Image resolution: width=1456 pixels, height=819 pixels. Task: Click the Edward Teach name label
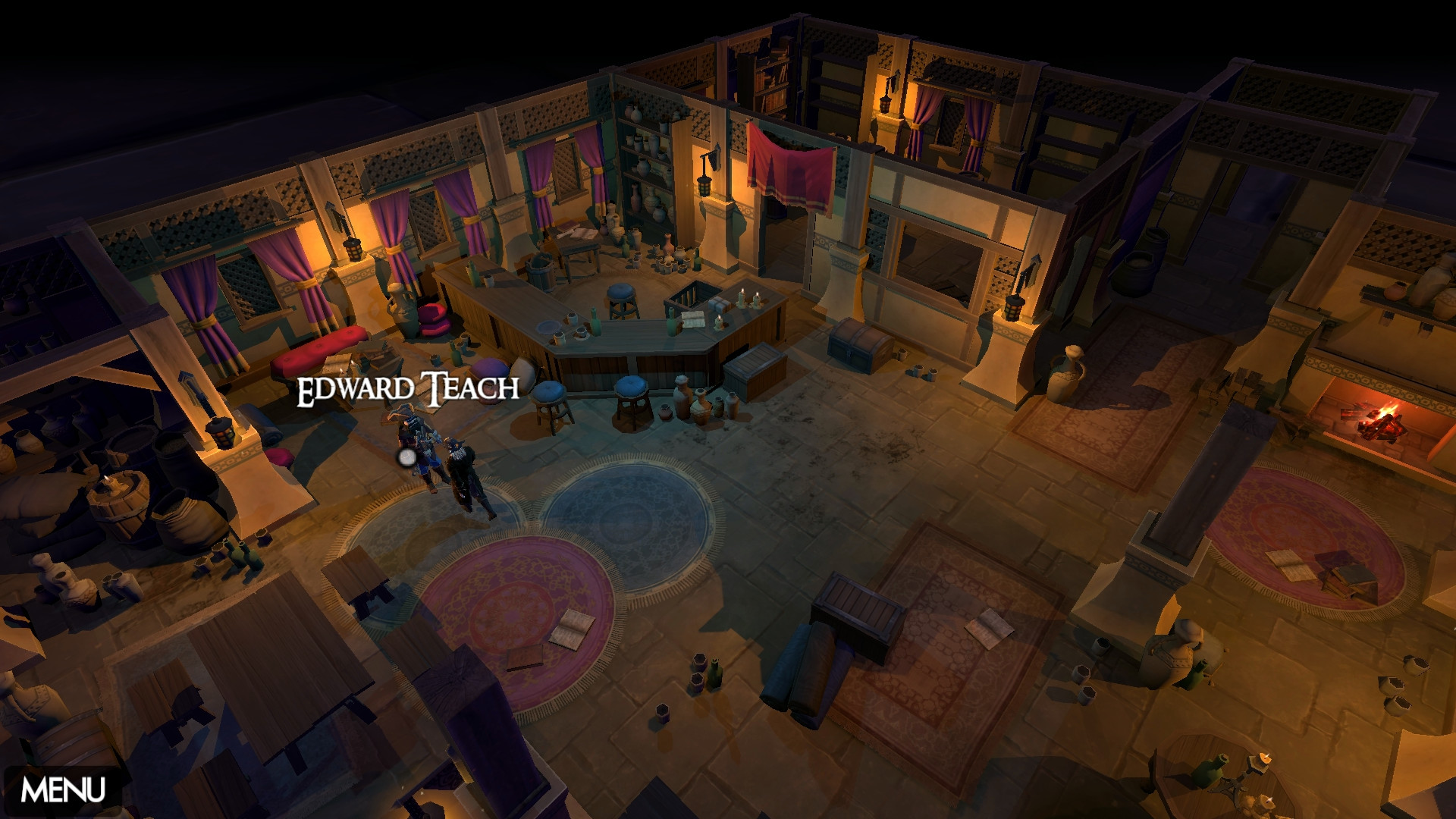408,391
